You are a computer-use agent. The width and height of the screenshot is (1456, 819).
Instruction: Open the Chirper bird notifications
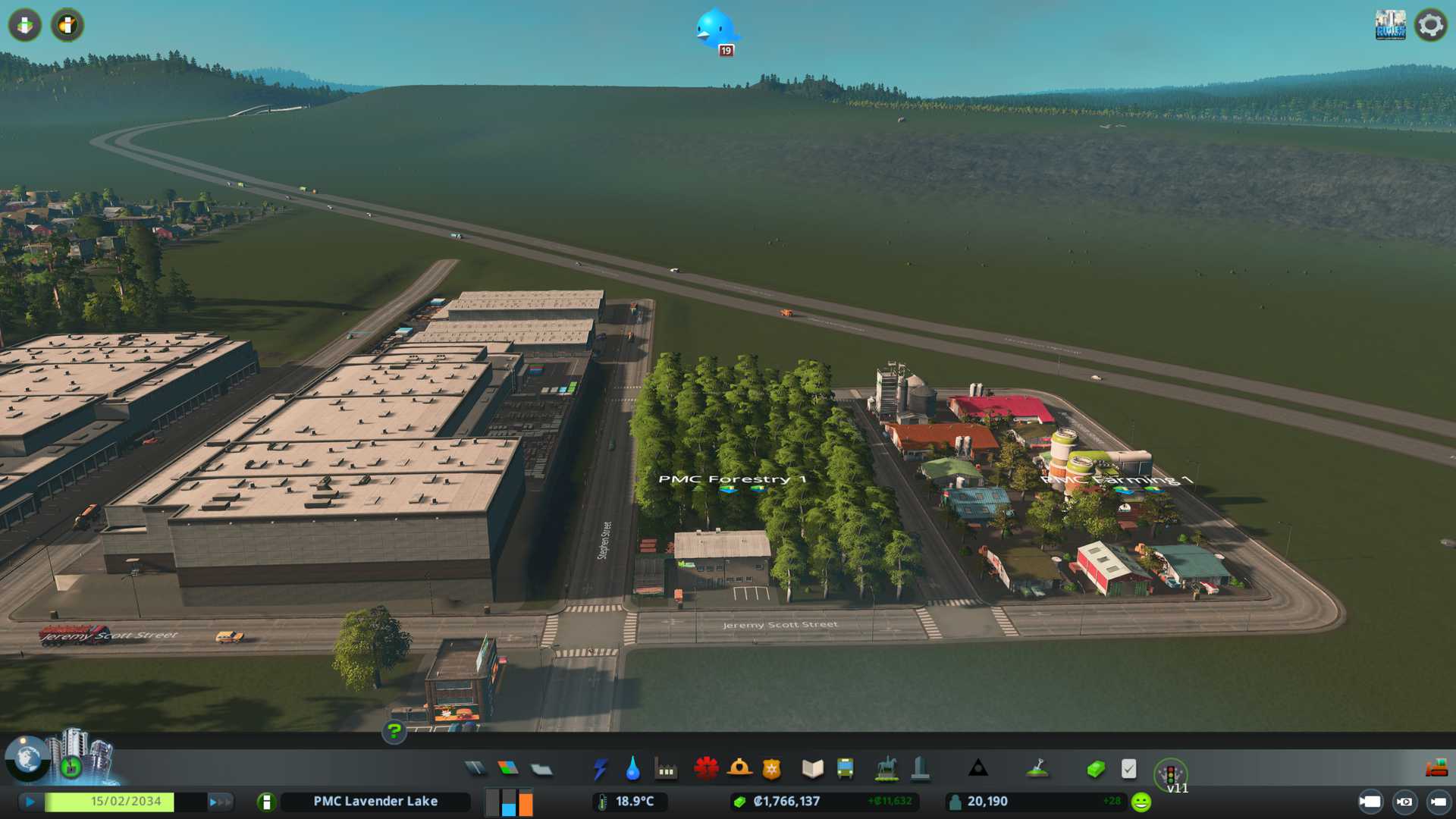point(714,30)
